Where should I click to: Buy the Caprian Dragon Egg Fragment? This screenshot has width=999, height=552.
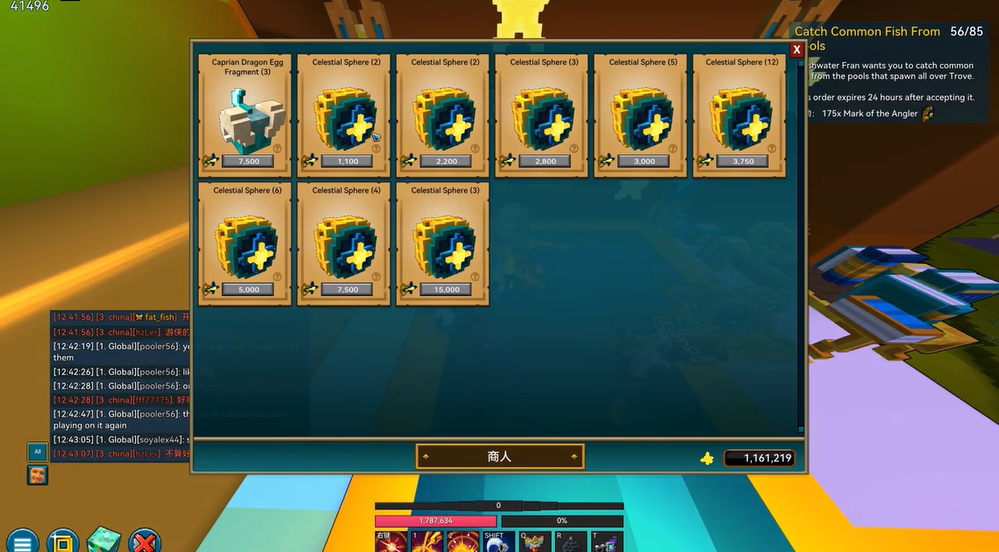point(245,115)
